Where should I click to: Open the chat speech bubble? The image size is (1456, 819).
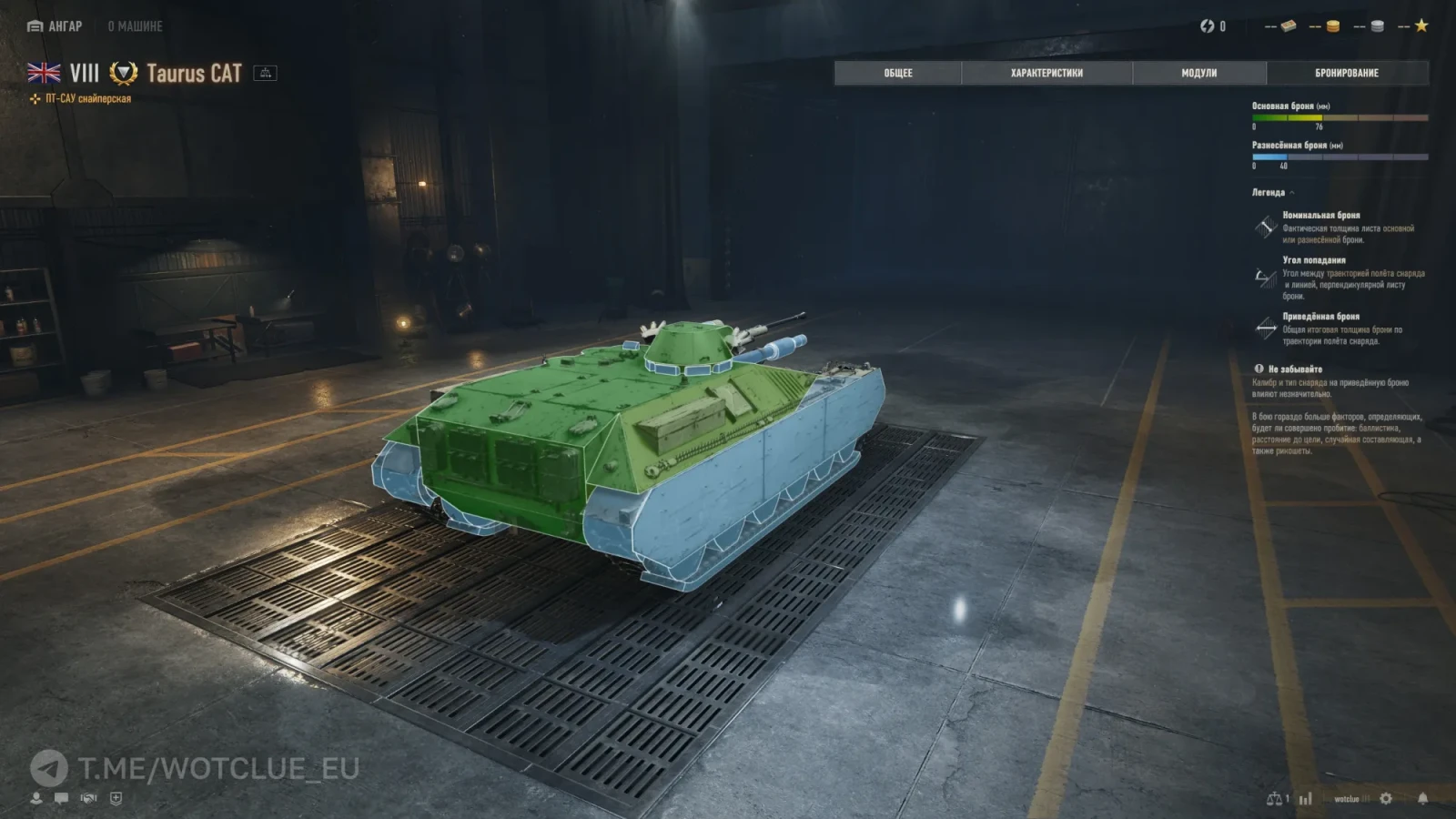61,798
